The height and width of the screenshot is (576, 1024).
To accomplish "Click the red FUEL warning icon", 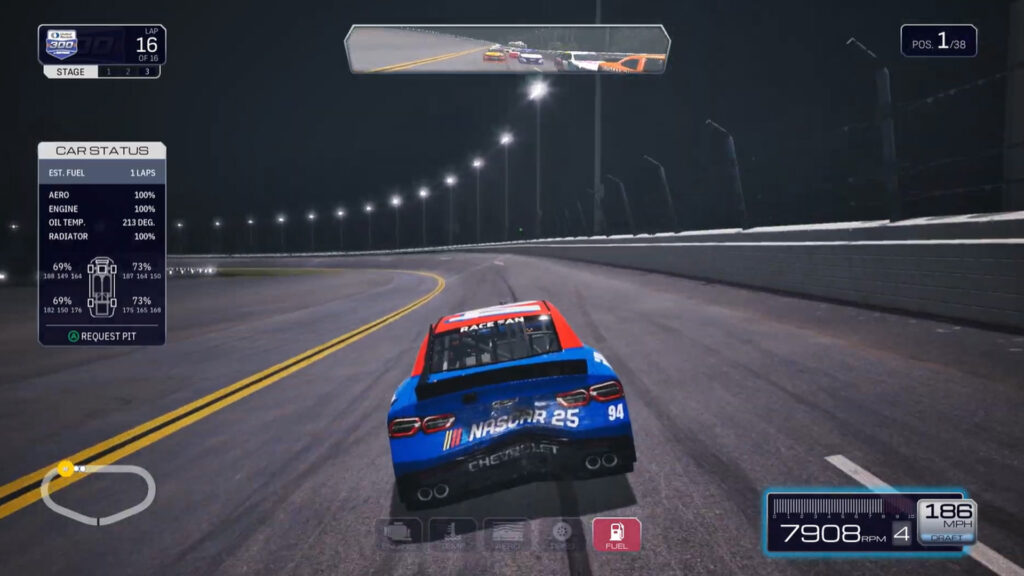I will 616,535.
